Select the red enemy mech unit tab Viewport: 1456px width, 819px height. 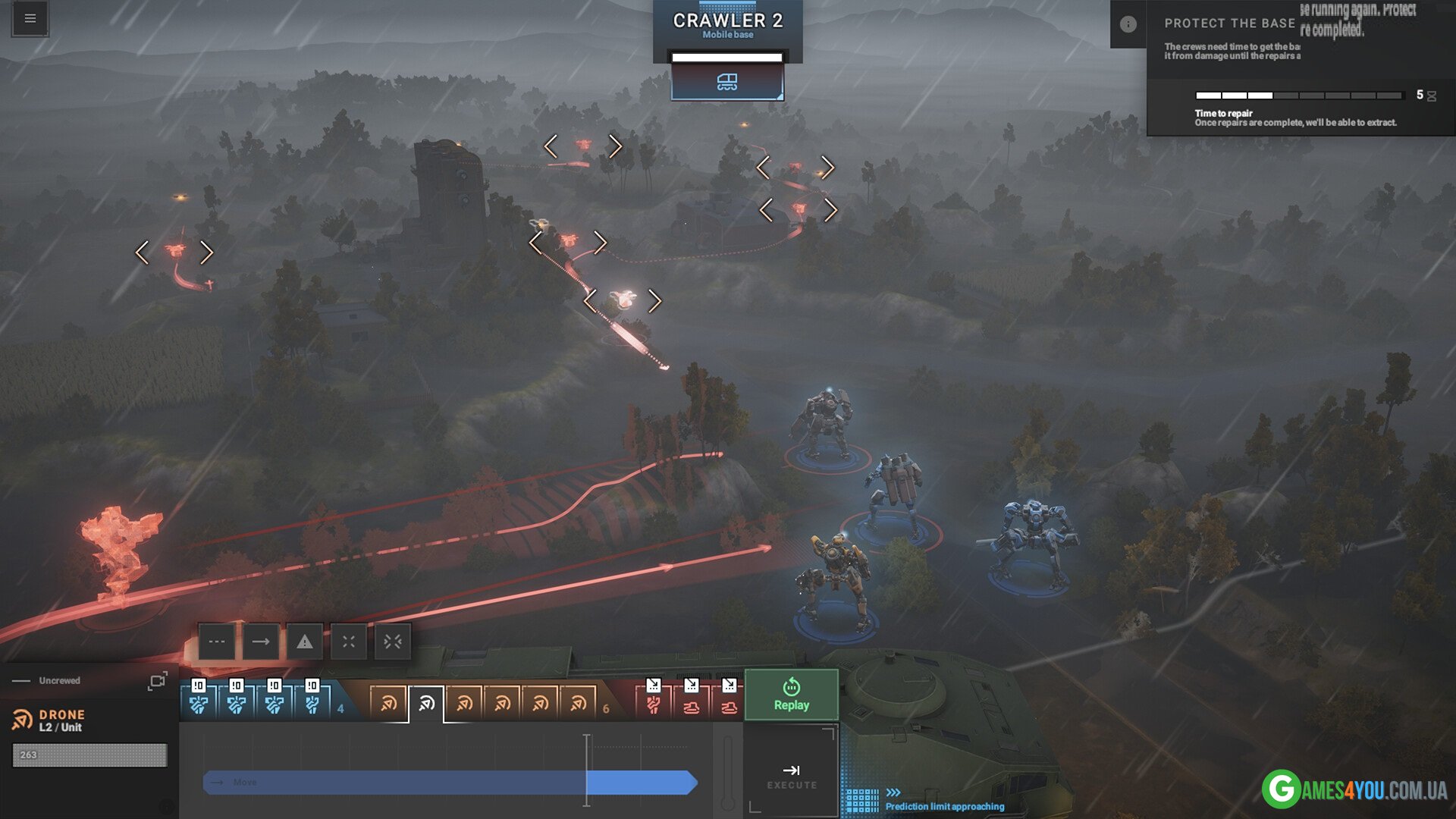[653, 704]
